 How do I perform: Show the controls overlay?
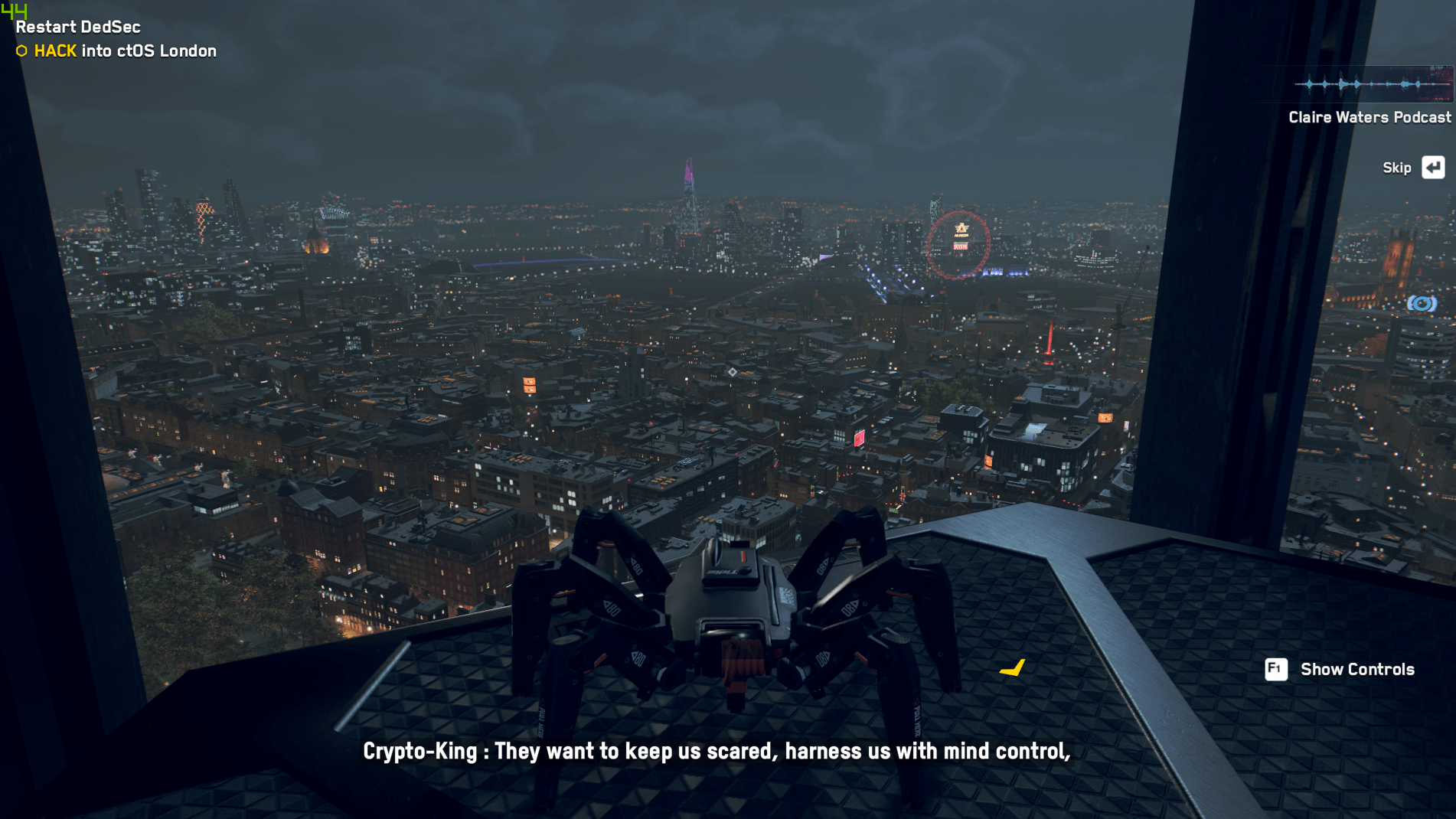pos(1276,670)
